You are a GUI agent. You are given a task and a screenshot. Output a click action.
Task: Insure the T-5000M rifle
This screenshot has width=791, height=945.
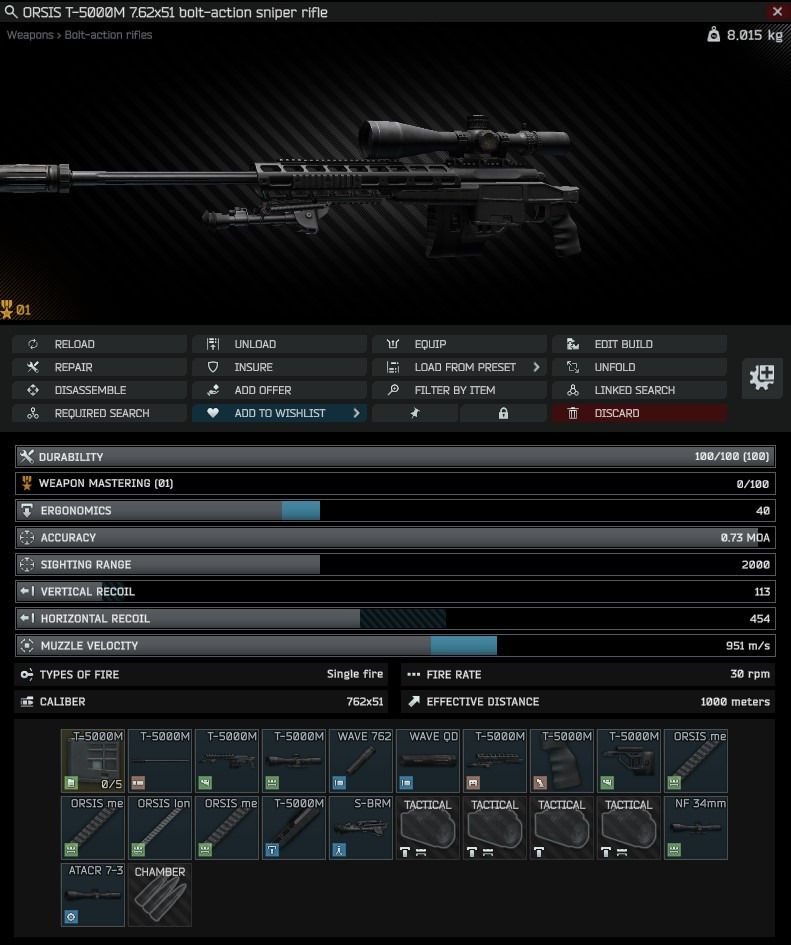pos(279,367)
